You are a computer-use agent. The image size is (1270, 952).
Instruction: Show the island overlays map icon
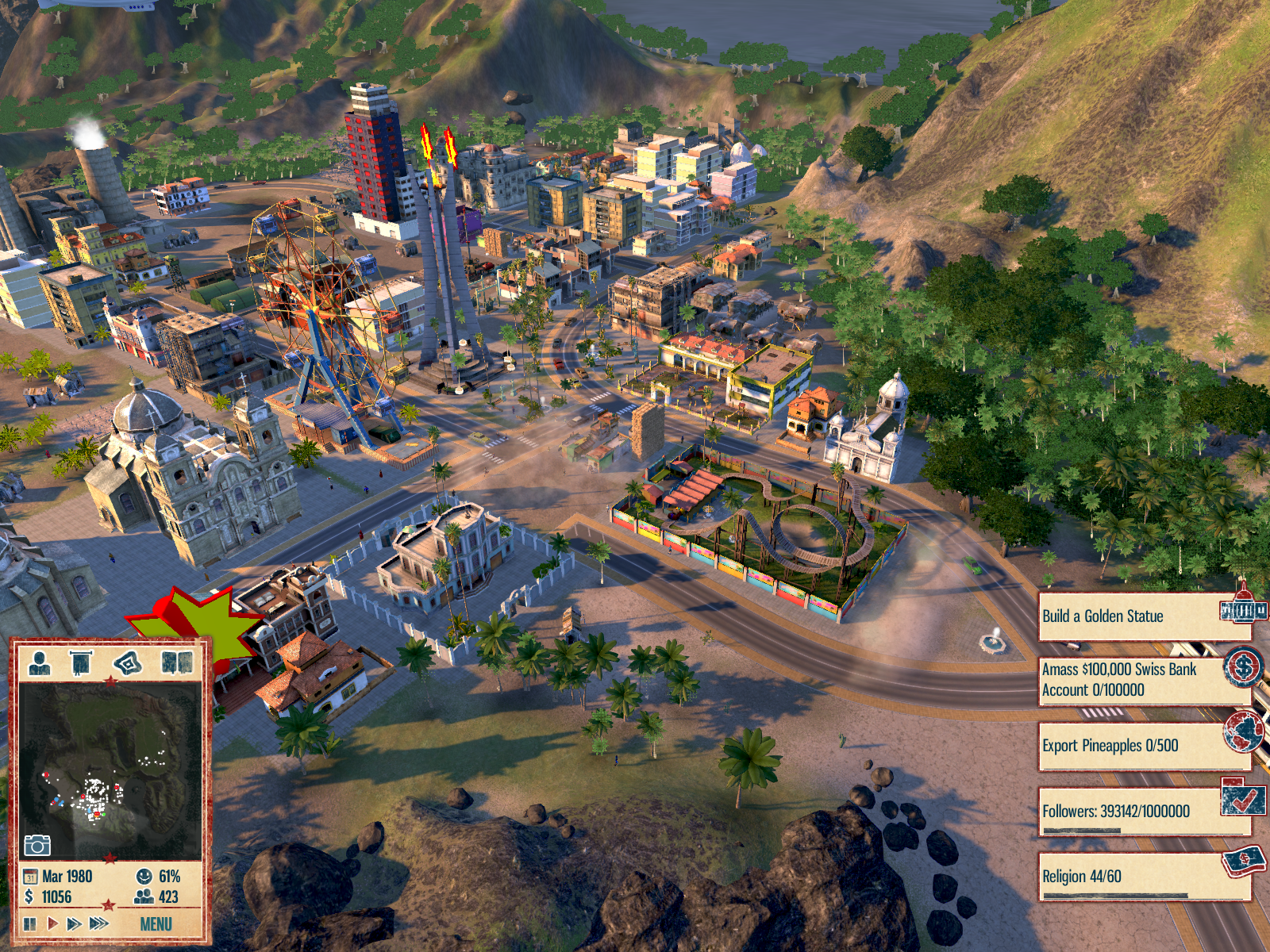pos(129,661)
